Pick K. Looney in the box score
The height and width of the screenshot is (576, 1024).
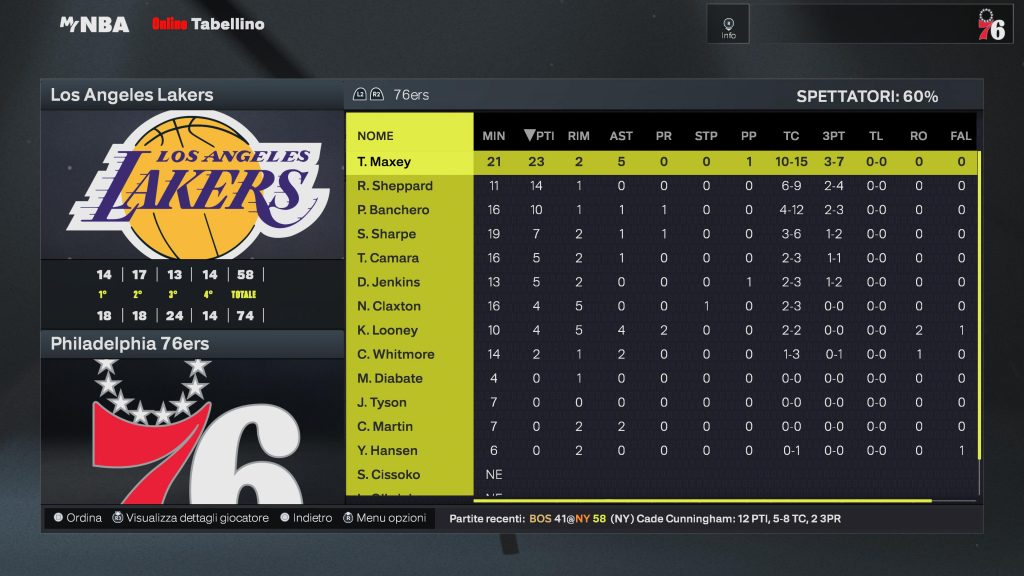(x=387, y=330)
